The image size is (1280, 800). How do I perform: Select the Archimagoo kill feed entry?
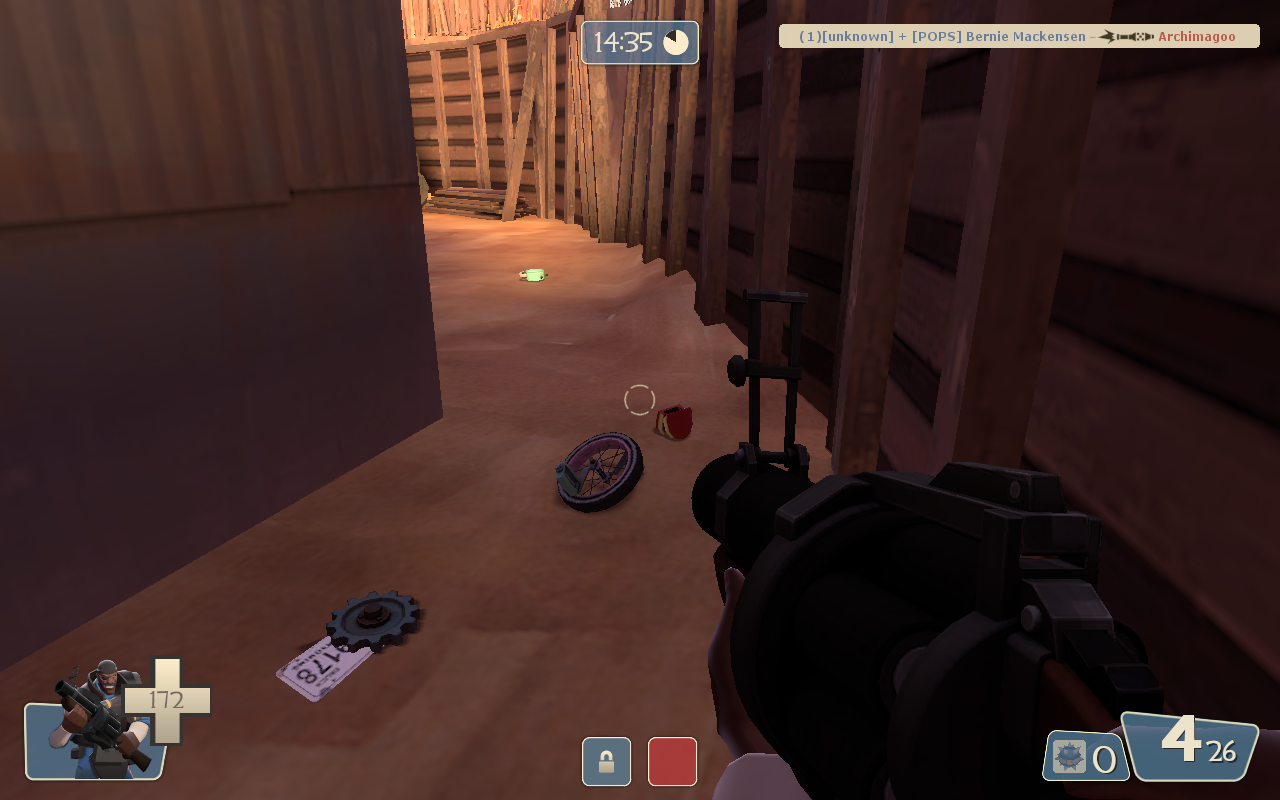(1196, 37)
